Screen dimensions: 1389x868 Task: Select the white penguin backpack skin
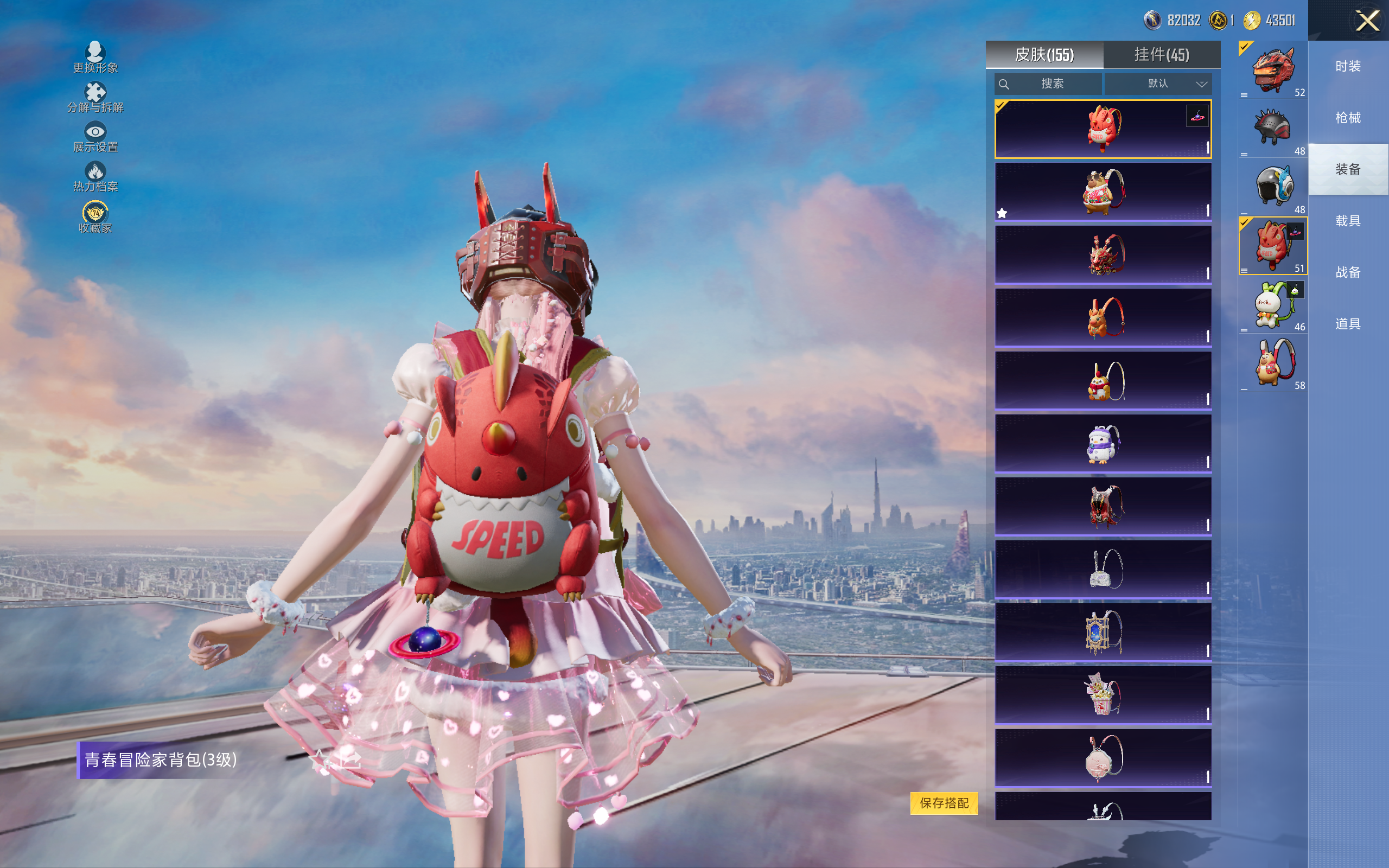pos(1103,444)
